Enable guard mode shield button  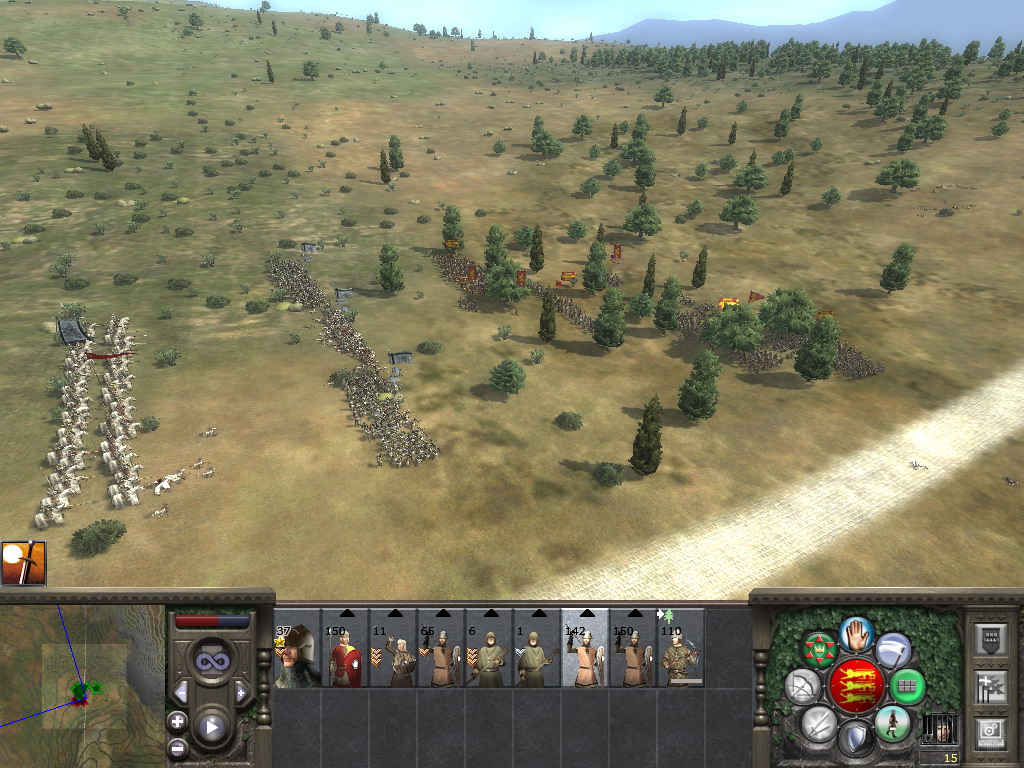(855, 739)
